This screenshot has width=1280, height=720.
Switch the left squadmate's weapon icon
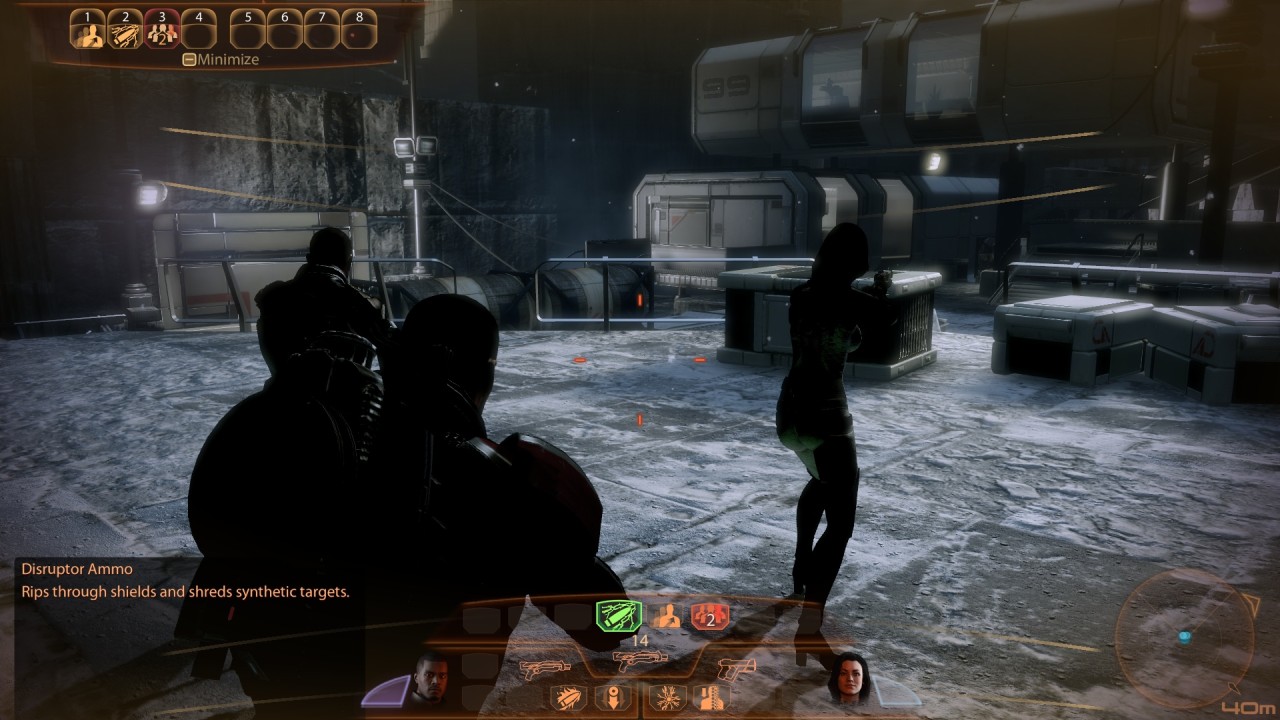[x=545, y=668]
